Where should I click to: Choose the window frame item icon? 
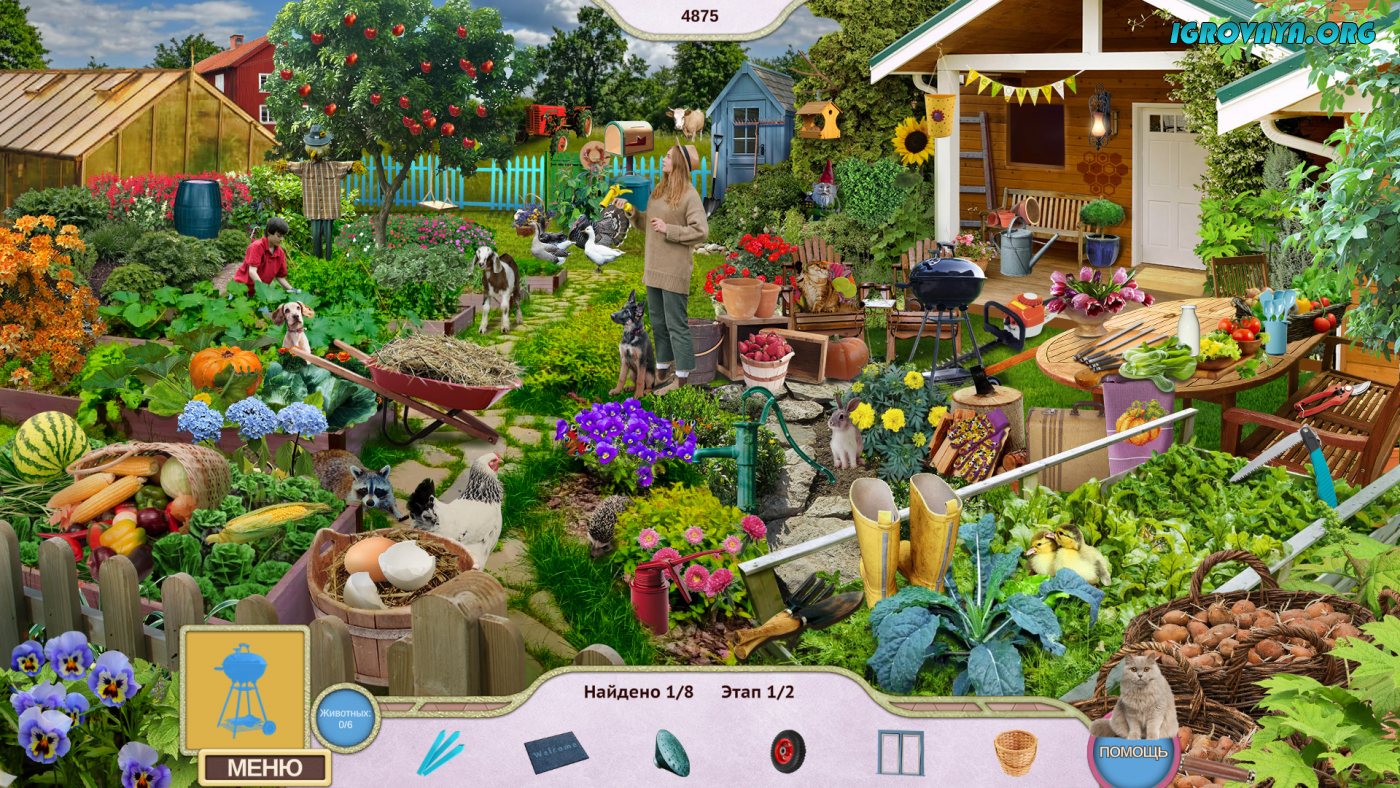click(900, 752)
